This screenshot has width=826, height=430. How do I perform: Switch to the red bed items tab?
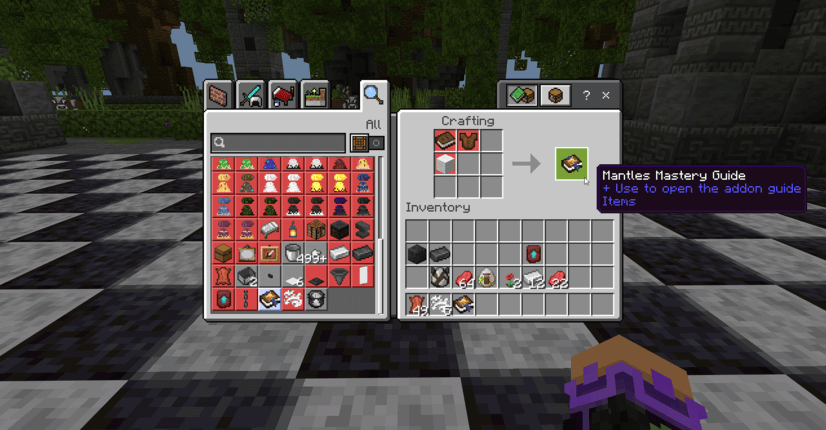(x=283, y=95)
